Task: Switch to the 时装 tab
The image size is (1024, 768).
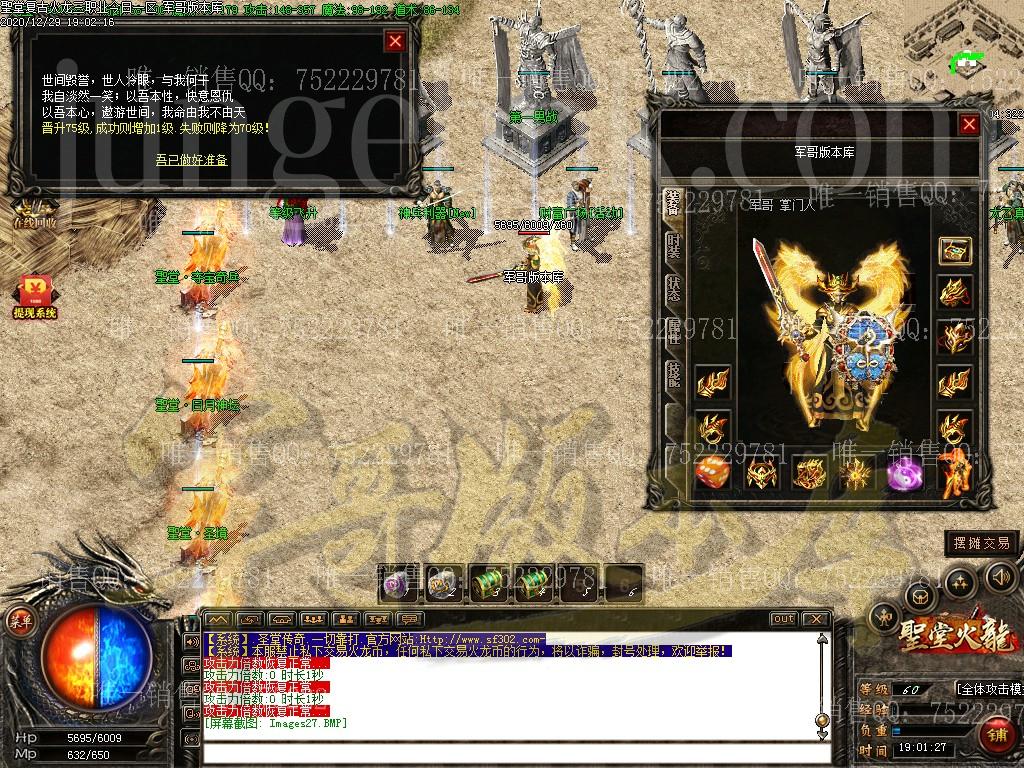Action: (x=674, y=246)
